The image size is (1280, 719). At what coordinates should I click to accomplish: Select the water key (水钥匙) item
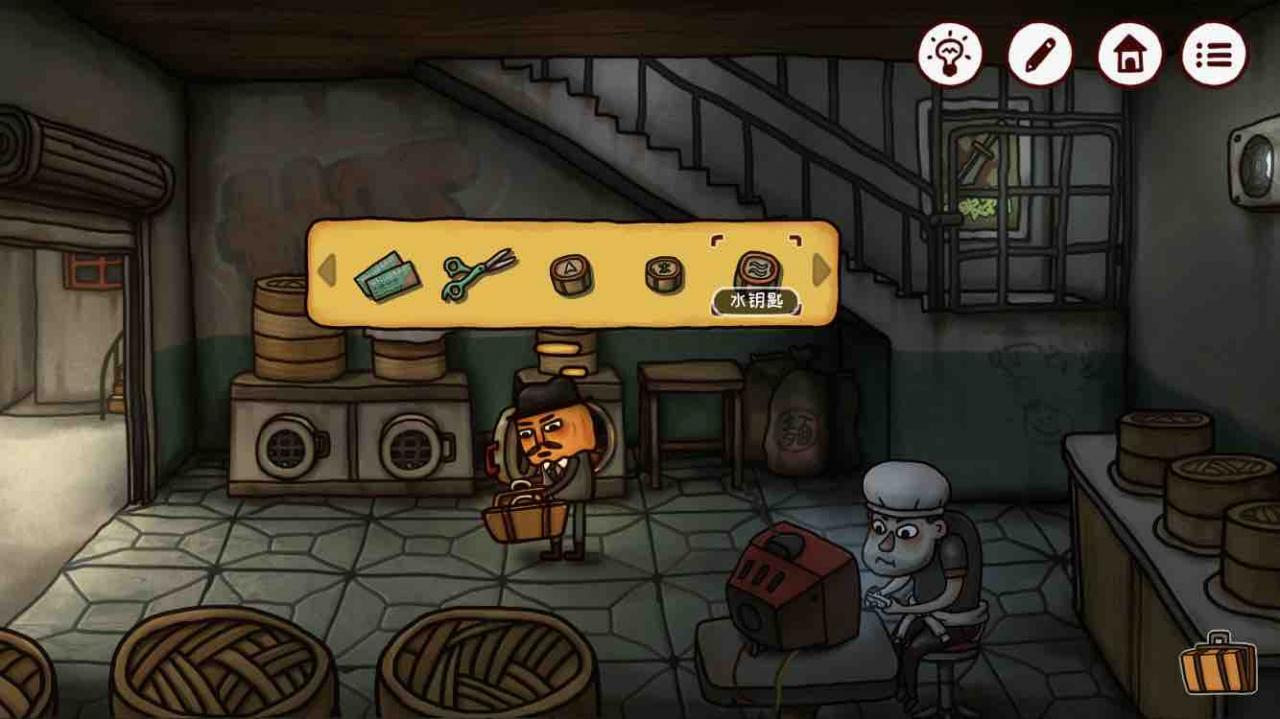(x=756, y=268)
